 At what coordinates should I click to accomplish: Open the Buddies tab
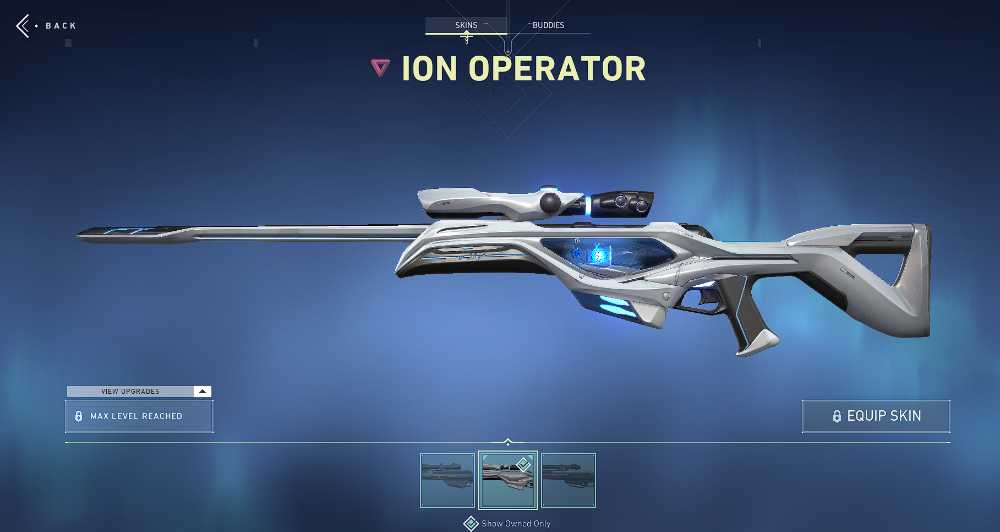click(545, 25)
